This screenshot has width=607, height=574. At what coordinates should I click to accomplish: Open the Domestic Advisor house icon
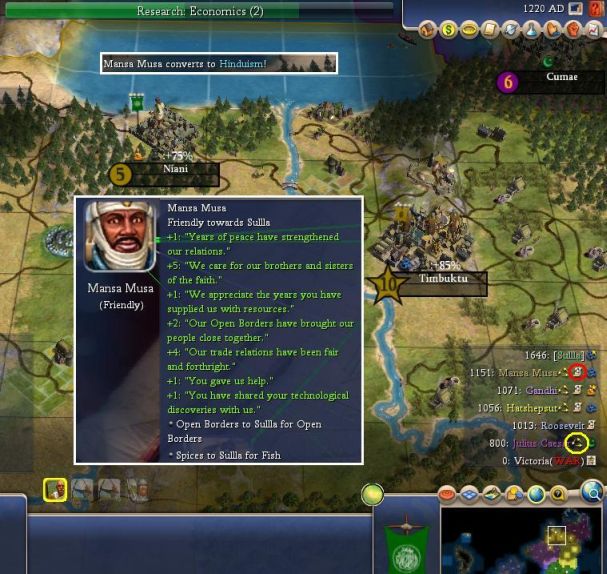click(427, 30)
